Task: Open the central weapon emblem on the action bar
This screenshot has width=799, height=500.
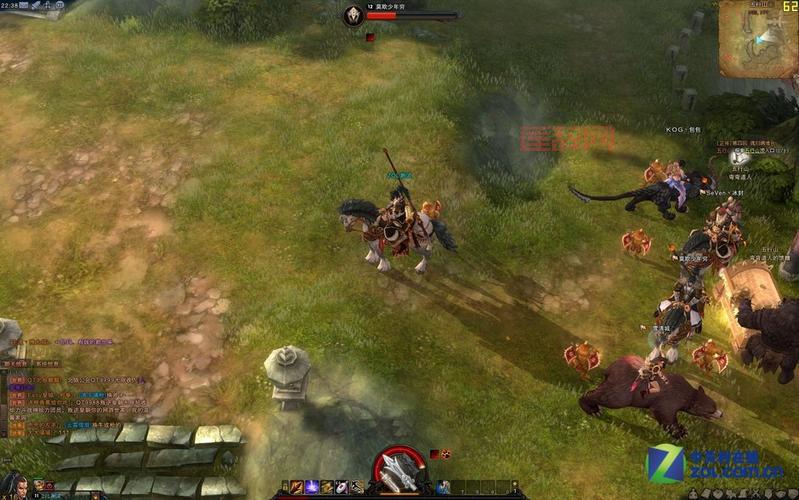Action: (x=400, y=472)
